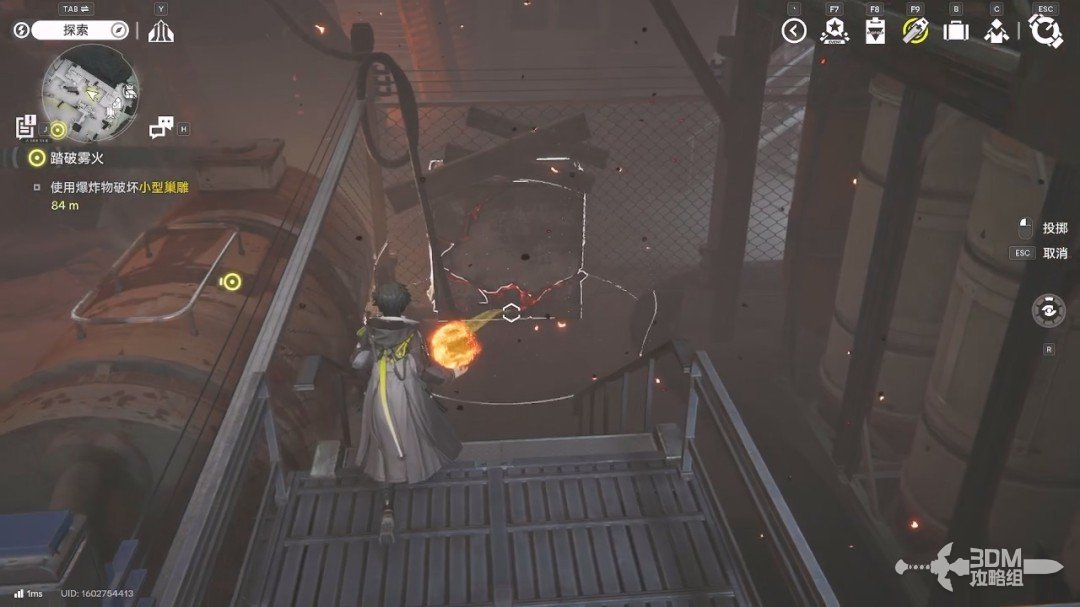The width and height of the screenshot is (1080, 607).
Task: Open the mission log document icon
Action: click(x=27, y=127)
